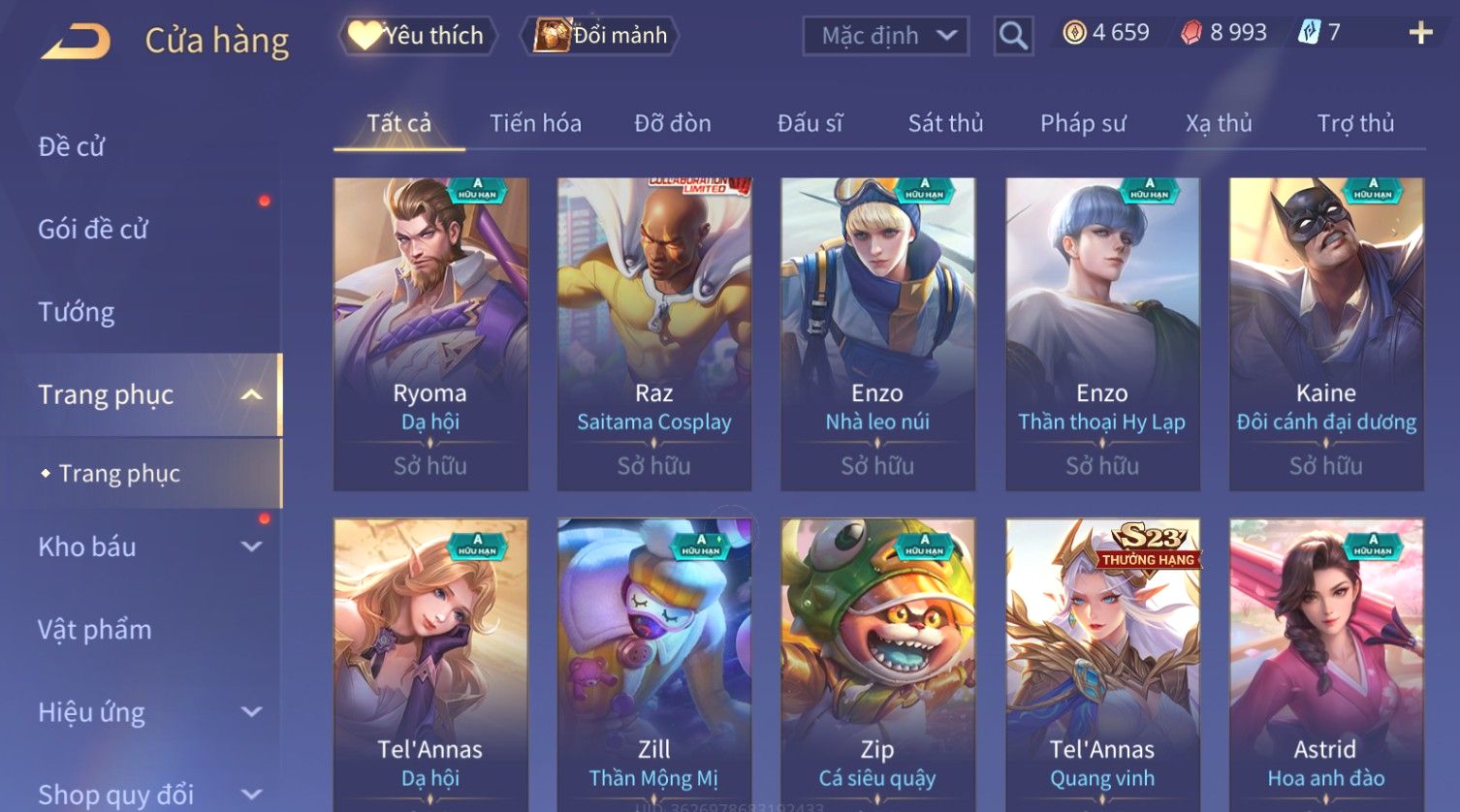The height and width of the screenshot is (812, 1460).
Task: Go back using the arrow button
Action: pos(76,41)
